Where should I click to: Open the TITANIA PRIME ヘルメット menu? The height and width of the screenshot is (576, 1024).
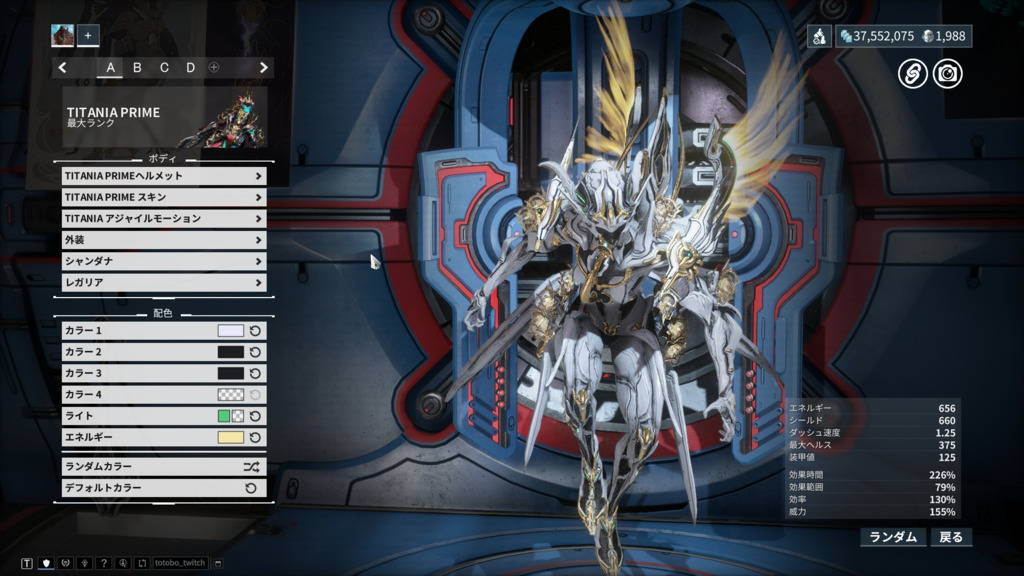[160, 176]
